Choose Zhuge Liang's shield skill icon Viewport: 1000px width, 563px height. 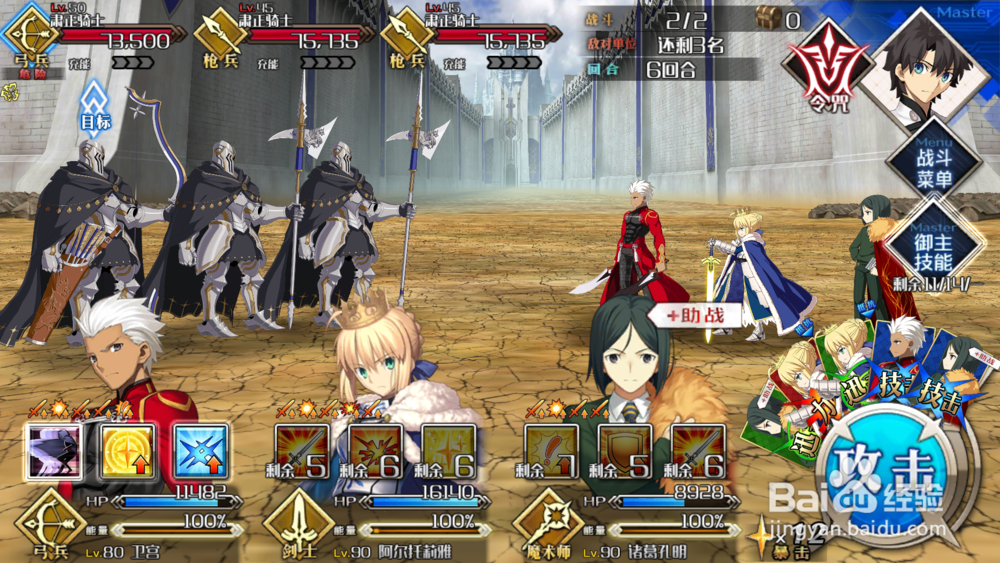(625, 452)
